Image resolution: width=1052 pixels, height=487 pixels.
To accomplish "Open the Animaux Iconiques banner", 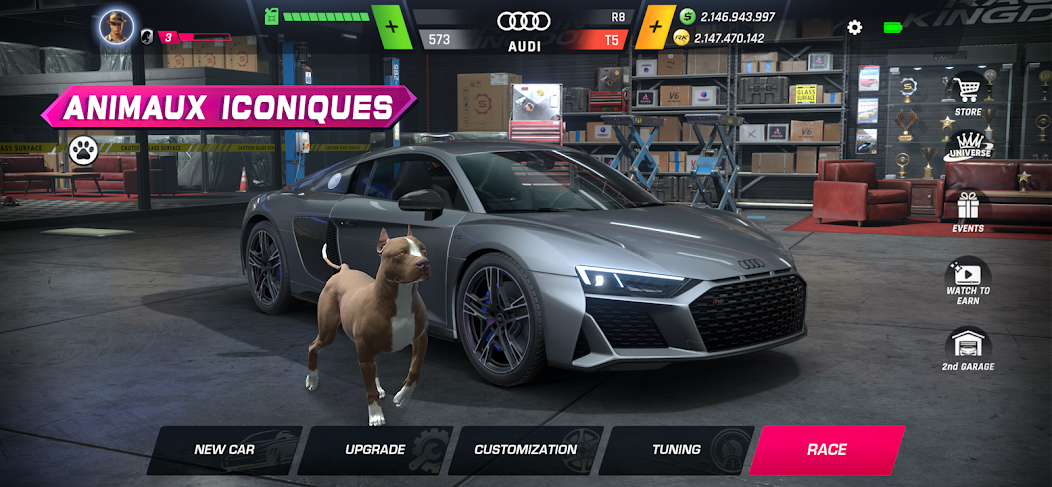I will 228,106.
